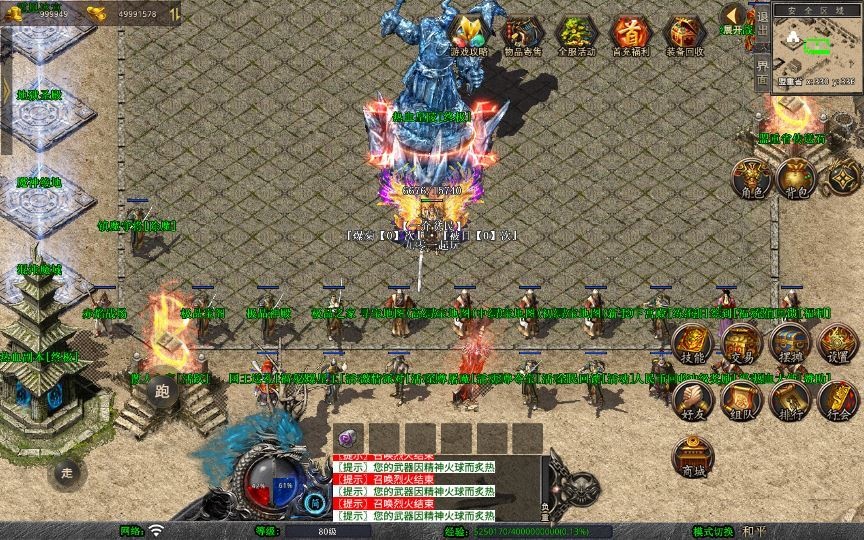The height and width of the screenshot is (540, 864).
Task: Open the 商城 shop
Action: 691,457
